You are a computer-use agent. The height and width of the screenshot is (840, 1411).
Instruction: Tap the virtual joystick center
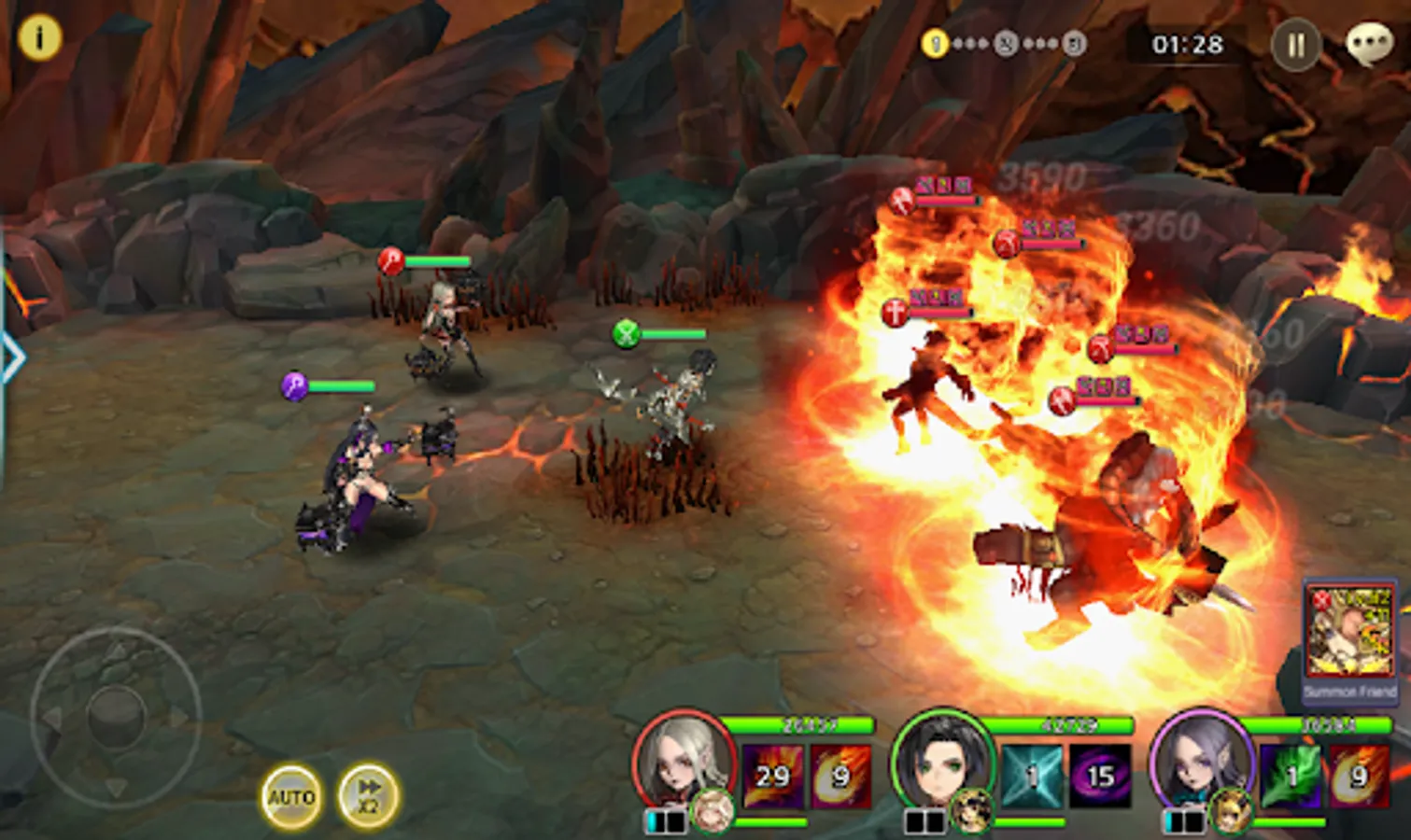point(116,716)
